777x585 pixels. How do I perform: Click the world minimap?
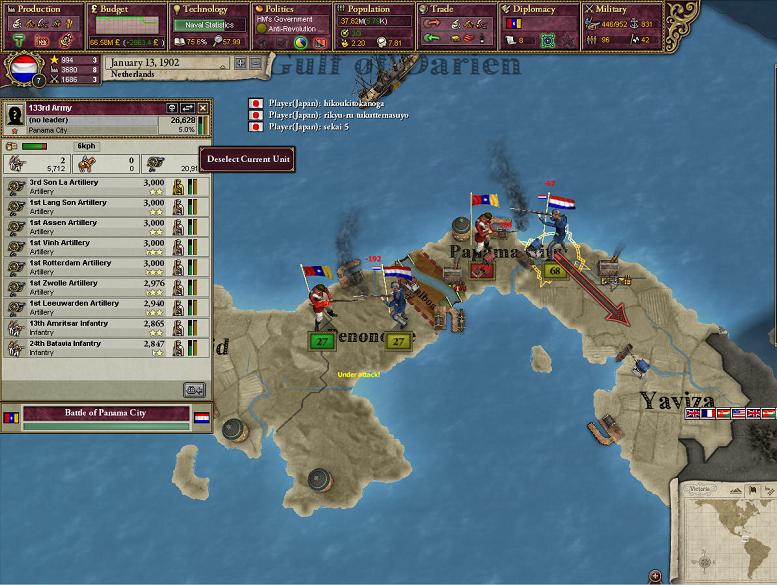(727, 527)
